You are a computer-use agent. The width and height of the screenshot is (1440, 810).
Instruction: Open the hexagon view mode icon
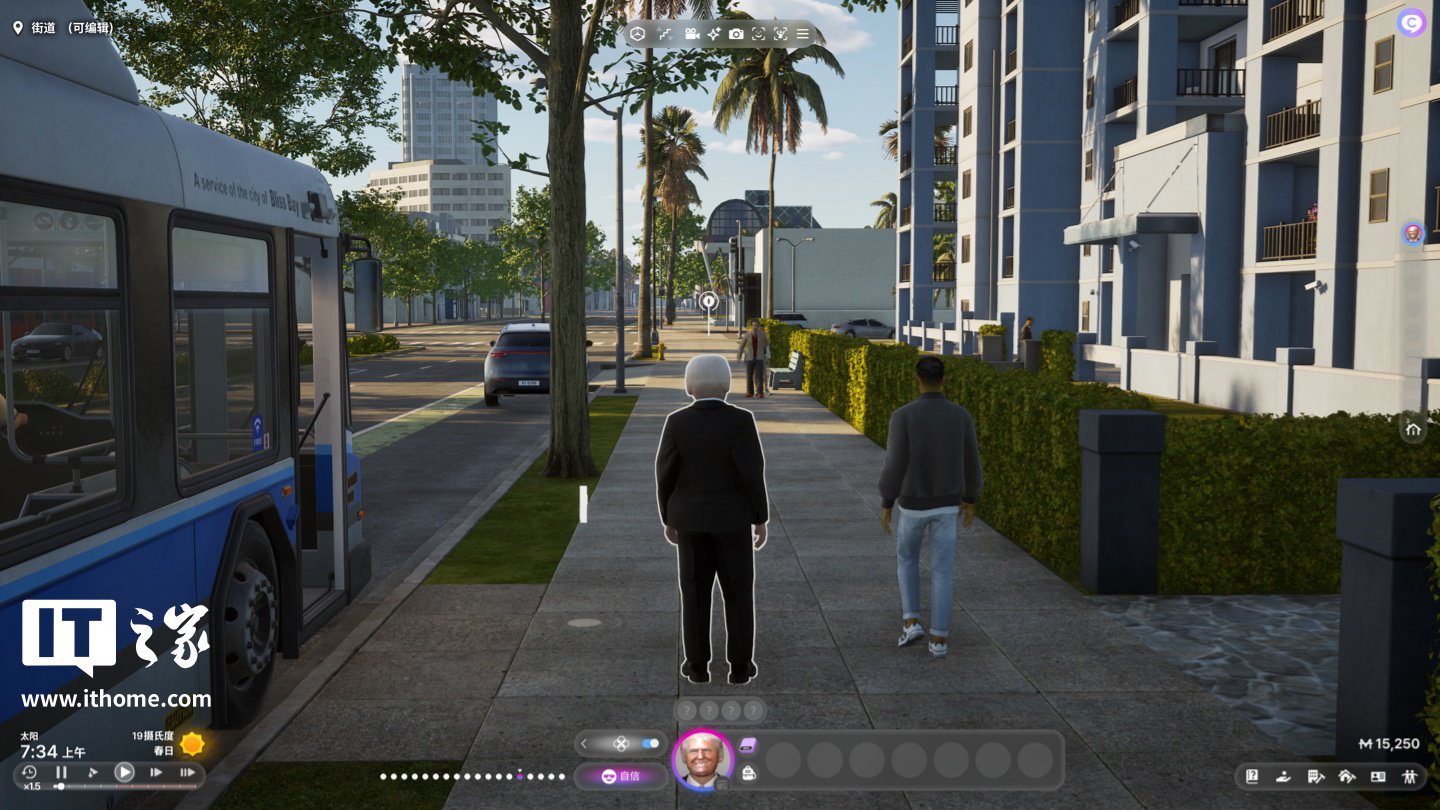638,34
